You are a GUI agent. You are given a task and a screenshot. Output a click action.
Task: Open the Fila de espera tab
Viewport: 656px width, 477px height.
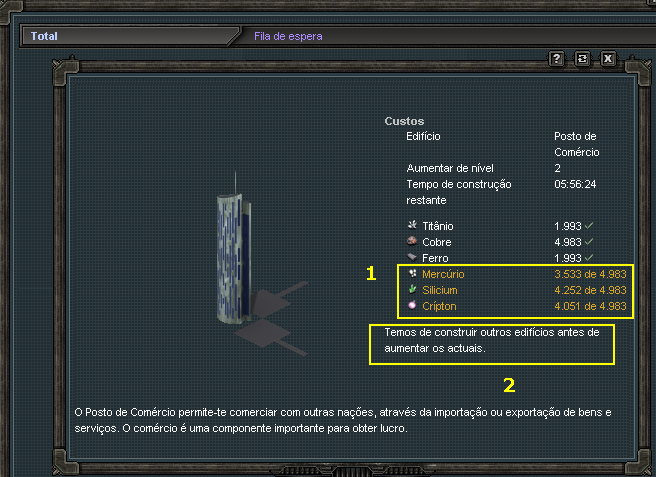tap(288, 36)
